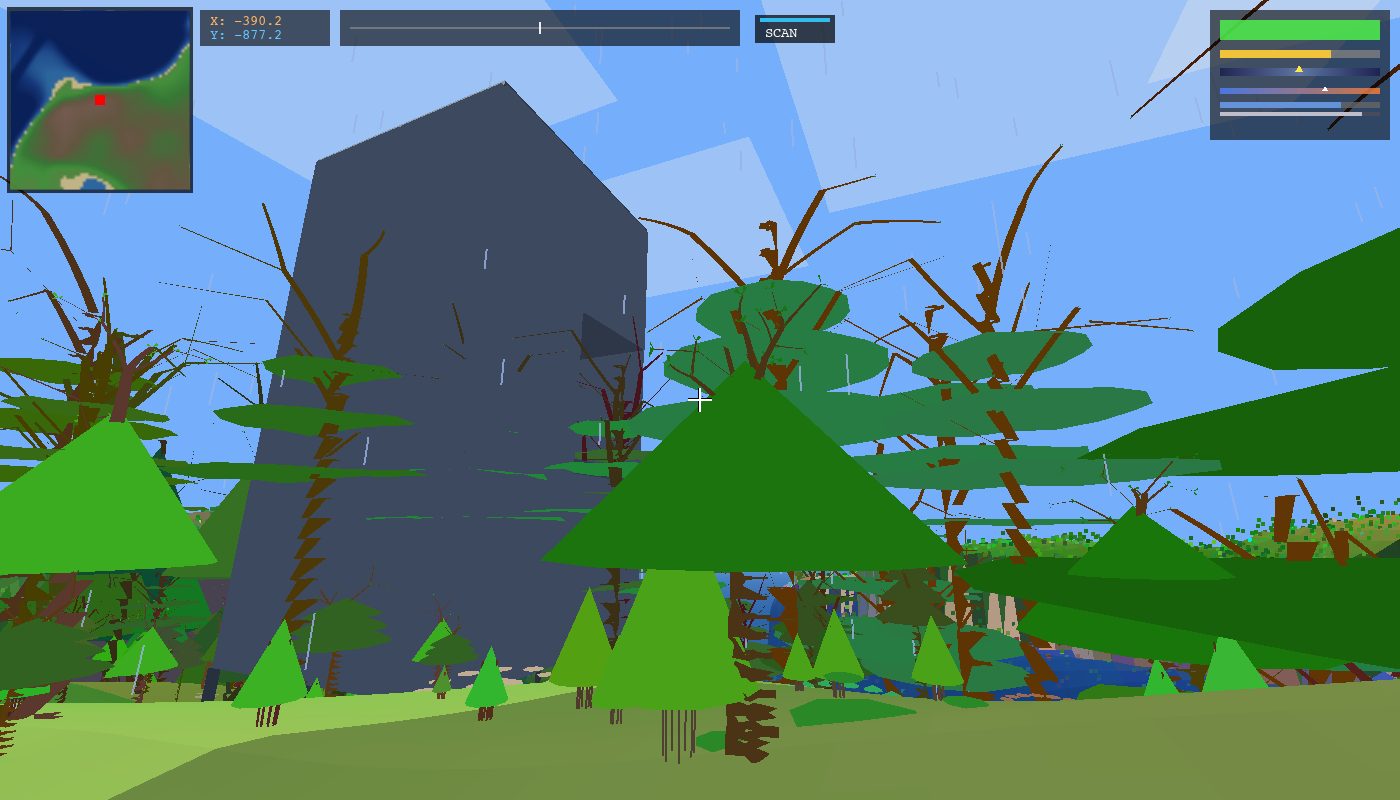
Task: Click the coordinates readout panel
Action: (x=265, y=28)
